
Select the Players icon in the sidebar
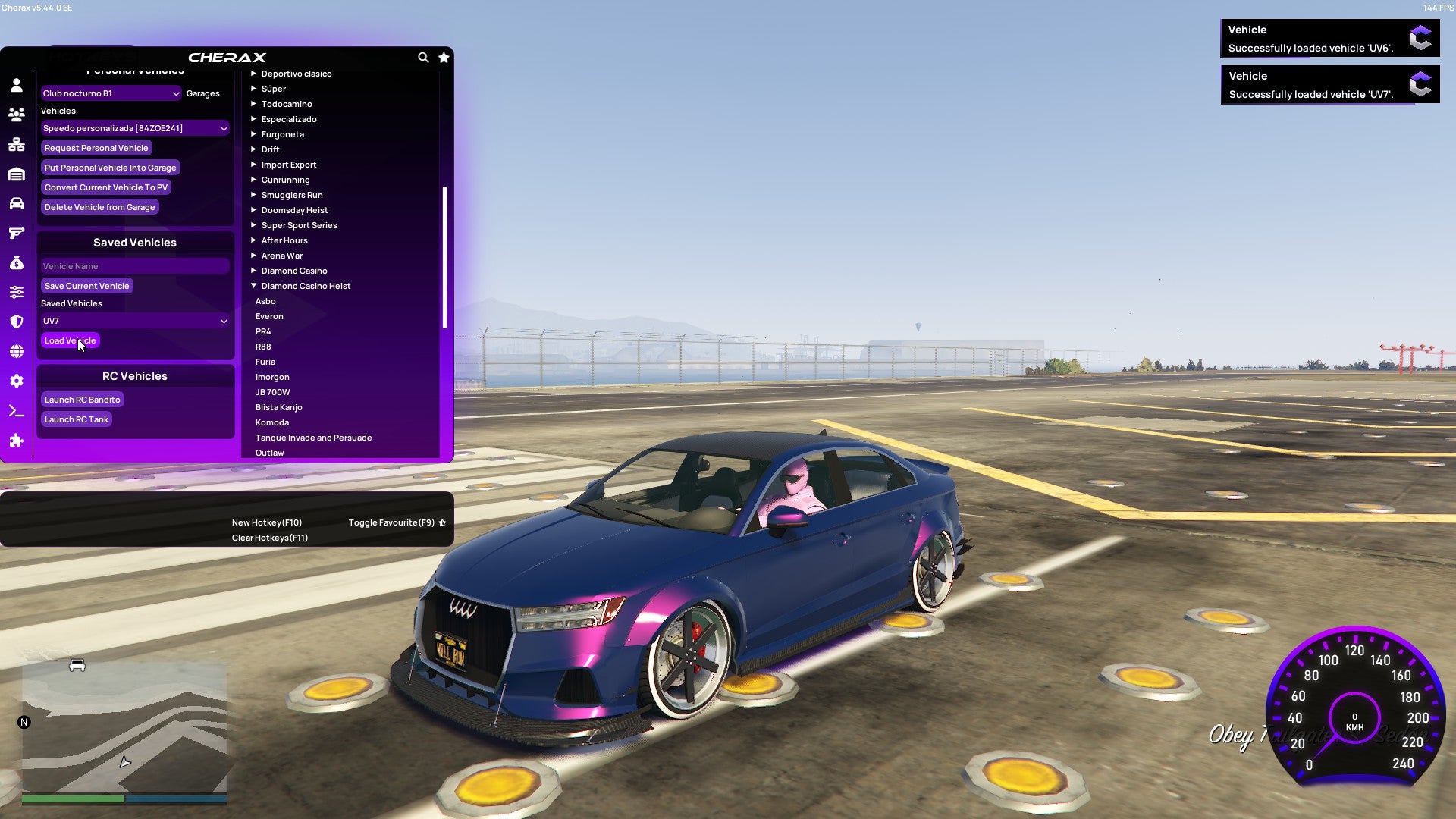[17, 114]
